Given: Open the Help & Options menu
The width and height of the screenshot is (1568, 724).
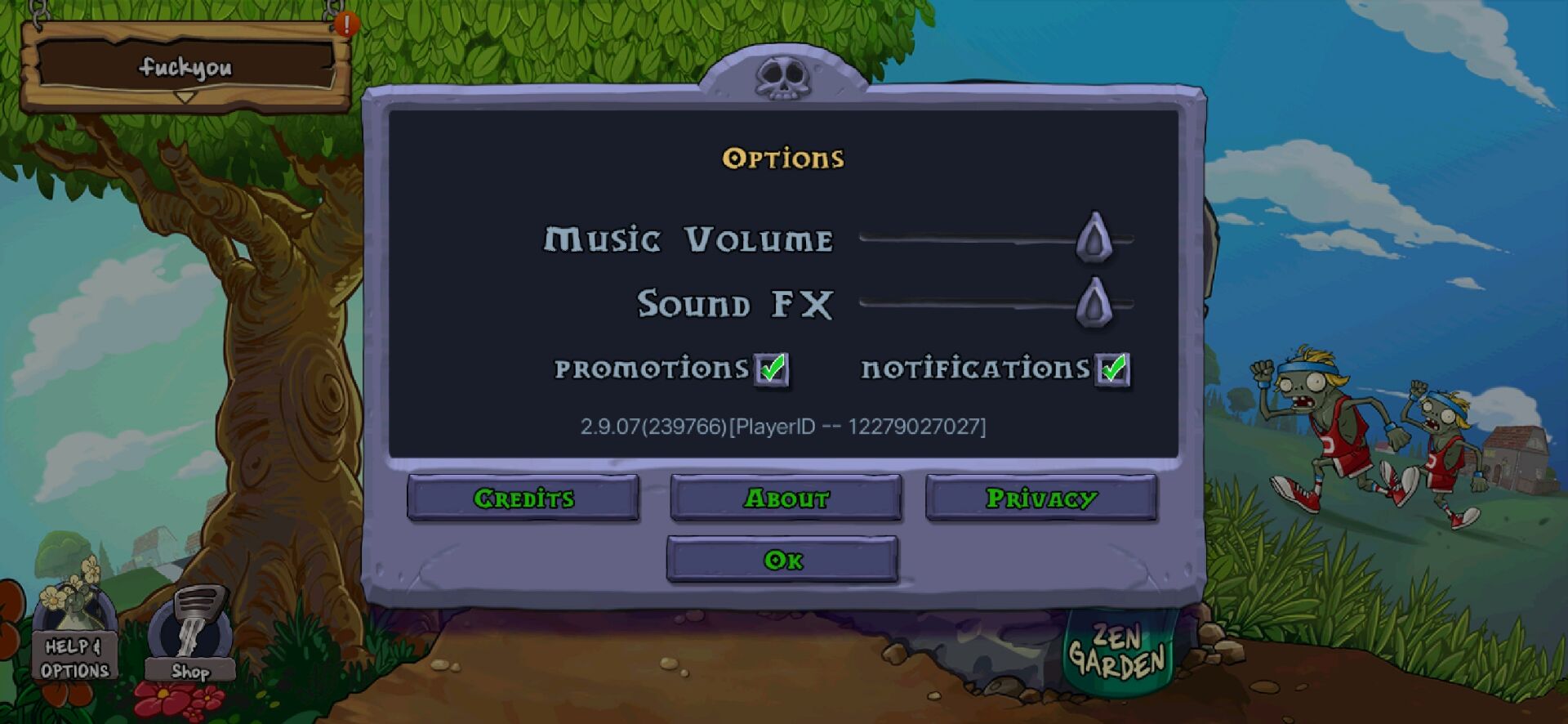Looking at the screenshot, I should pyautogui.click(x=75, y=646).
